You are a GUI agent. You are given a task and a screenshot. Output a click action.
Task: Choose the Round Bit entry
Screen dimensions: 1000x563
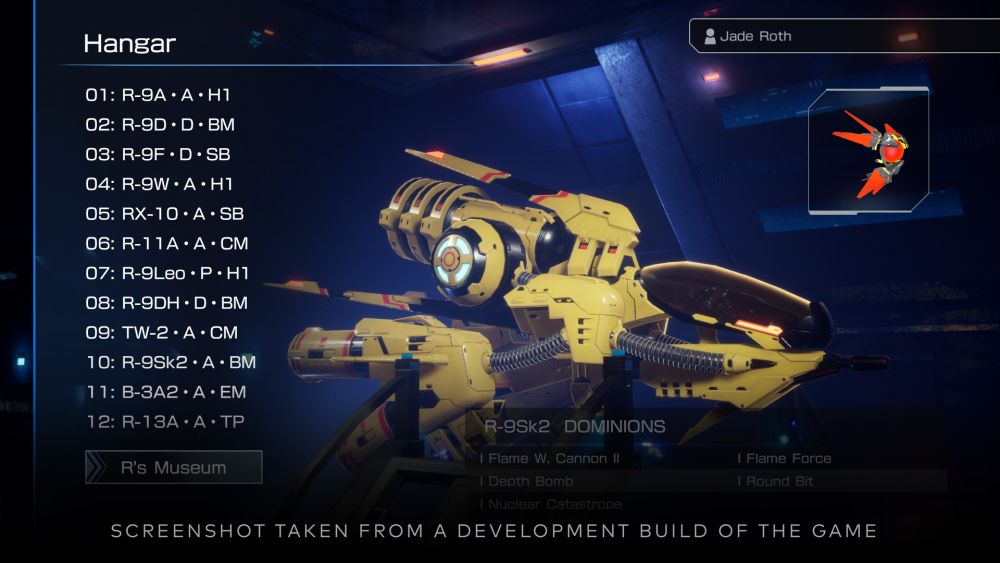(x=779, y=481)
